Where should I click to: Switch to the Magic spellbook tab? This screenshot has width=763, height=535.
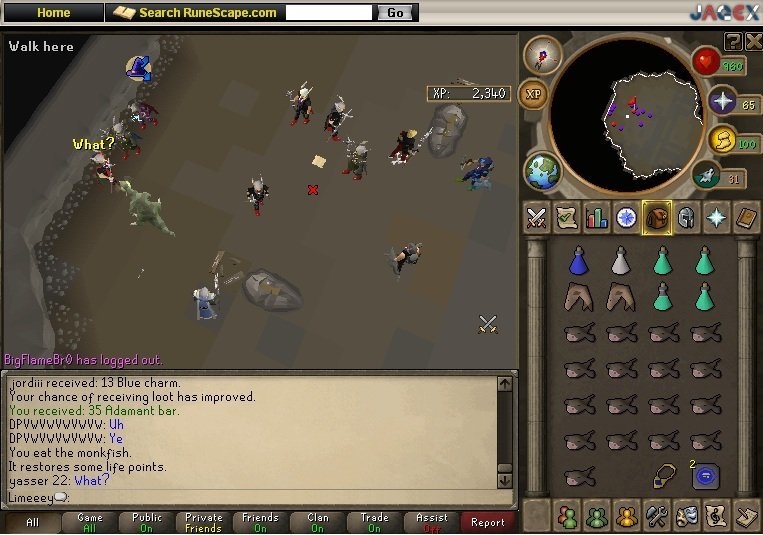[746, 218]
